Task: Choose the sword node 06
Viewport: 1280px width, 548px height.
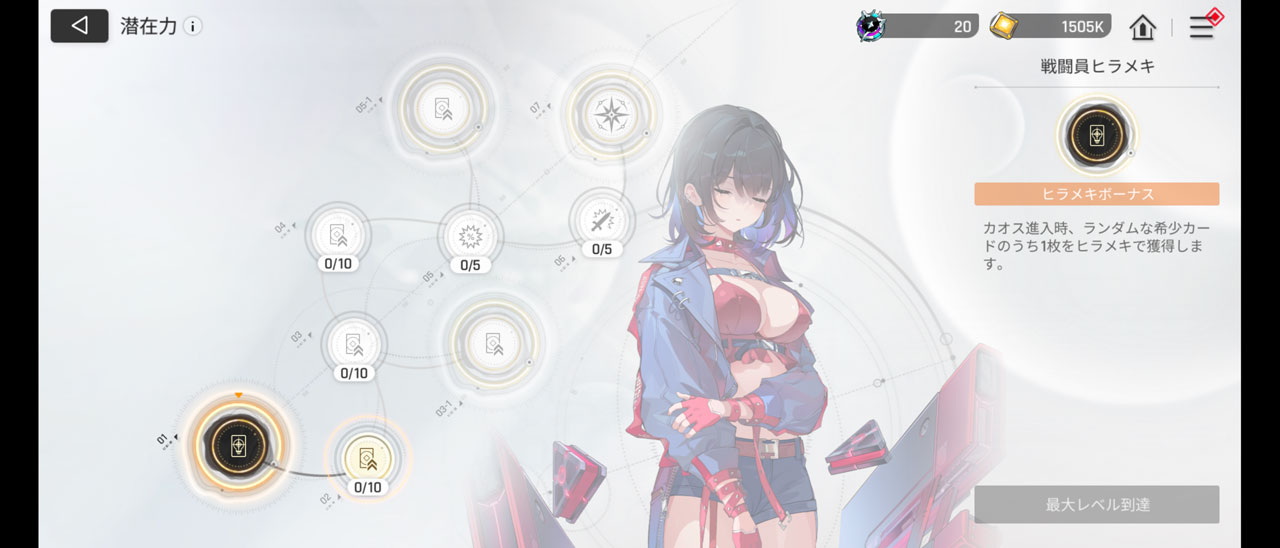Action: pos(601,221)
